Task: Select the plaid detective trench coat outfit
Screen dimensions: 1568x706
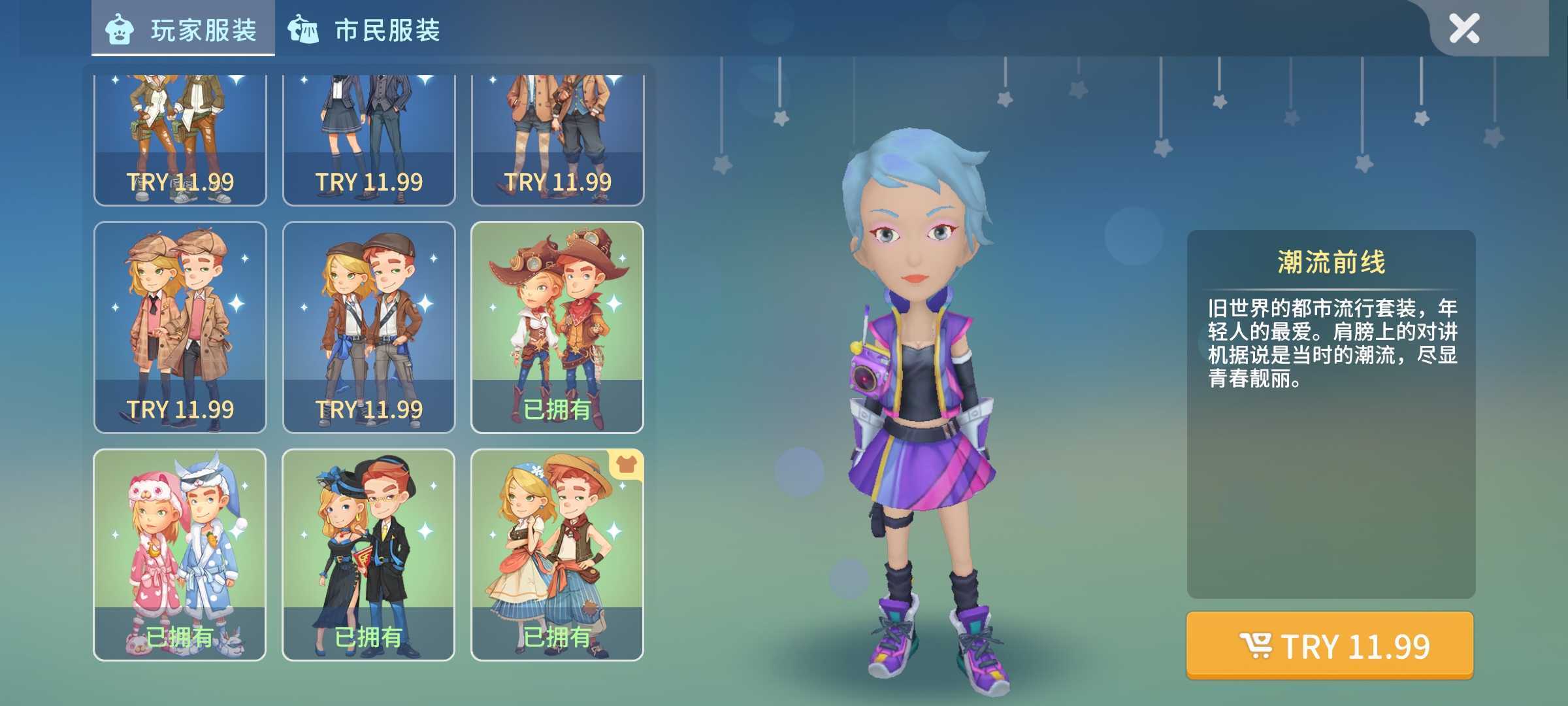Action: pos(180,327)
